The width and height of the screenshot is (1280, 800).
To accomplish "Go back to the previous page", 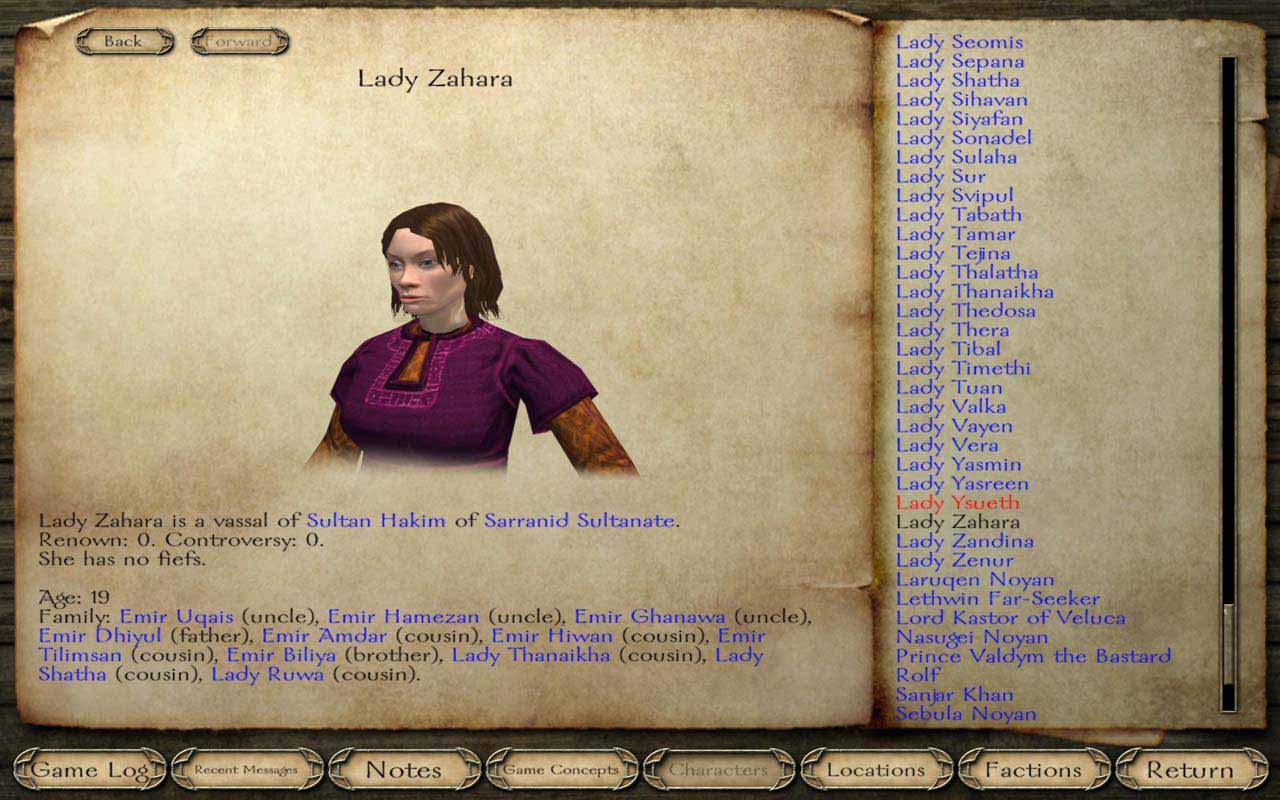I will 124,41.
